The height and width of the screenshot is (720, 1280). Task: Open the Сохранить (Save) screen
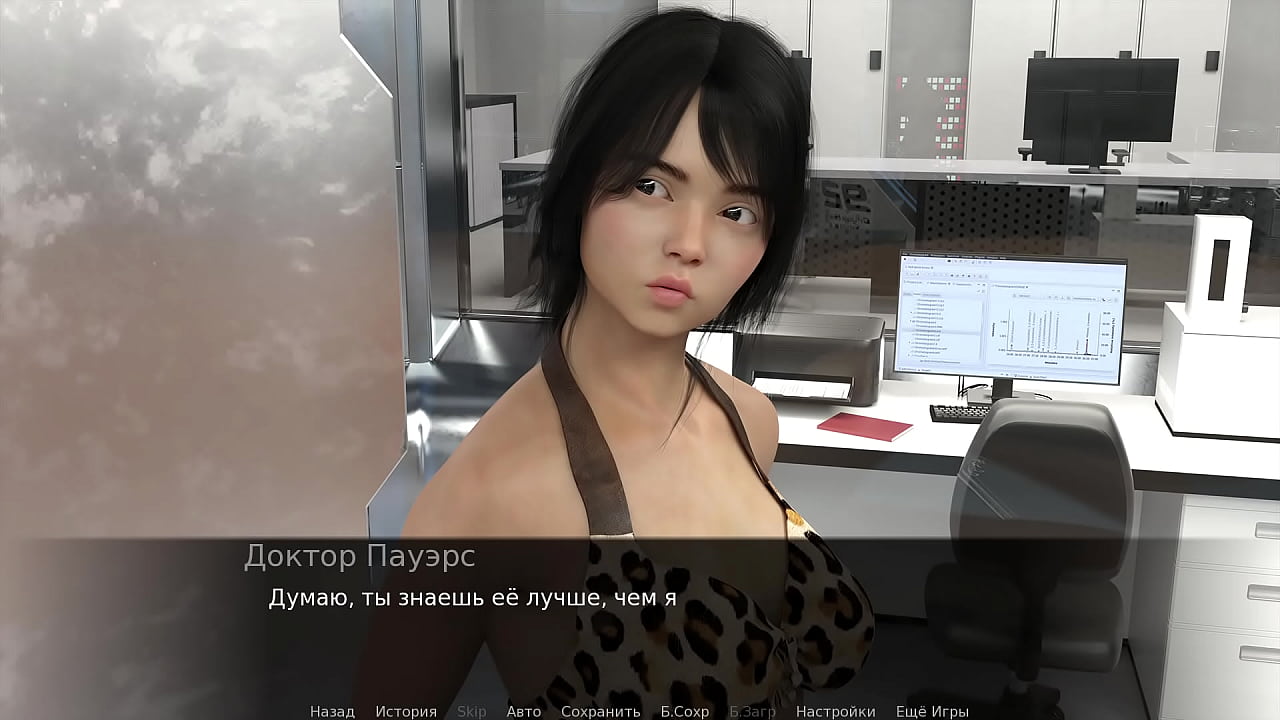point(600,711)
